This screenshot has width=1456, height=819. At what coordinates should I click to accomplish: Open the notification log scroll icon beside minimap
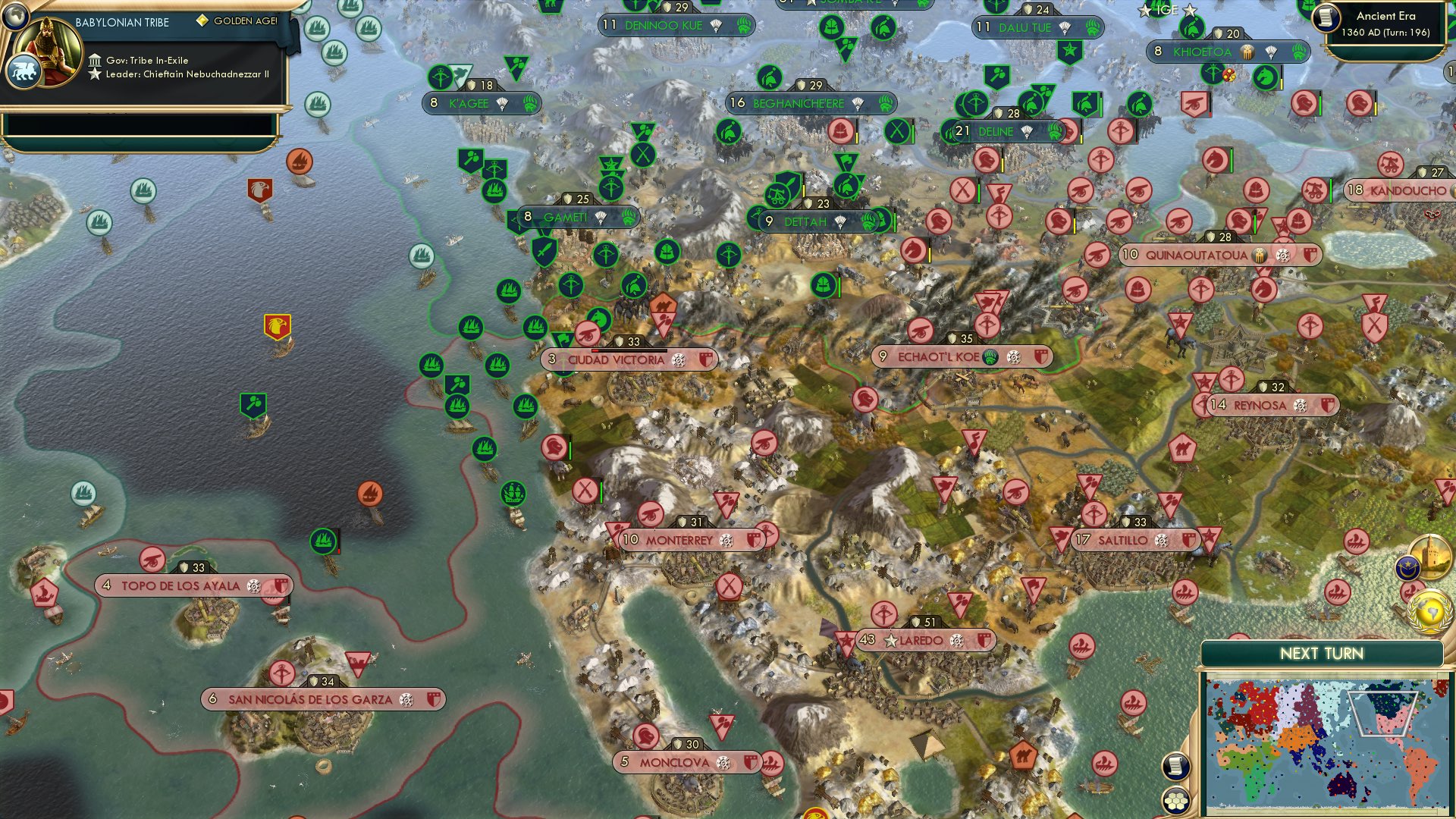coord(1176,767)
